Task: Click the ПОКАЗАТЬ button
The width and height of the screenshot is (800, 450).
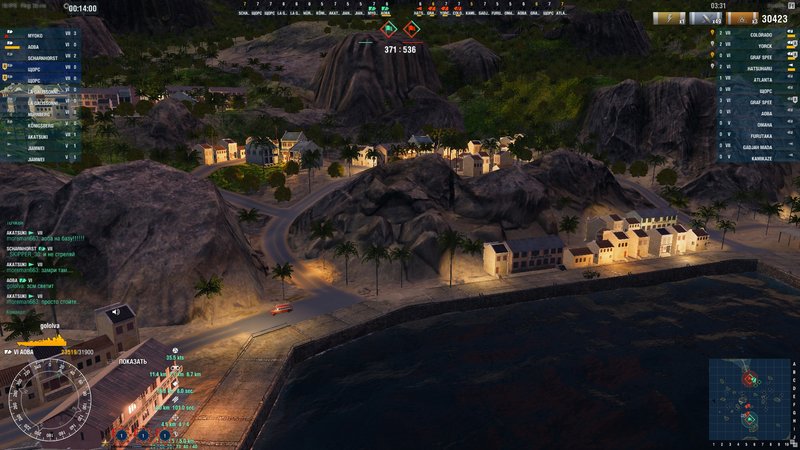Action: [x=133, y=361]
